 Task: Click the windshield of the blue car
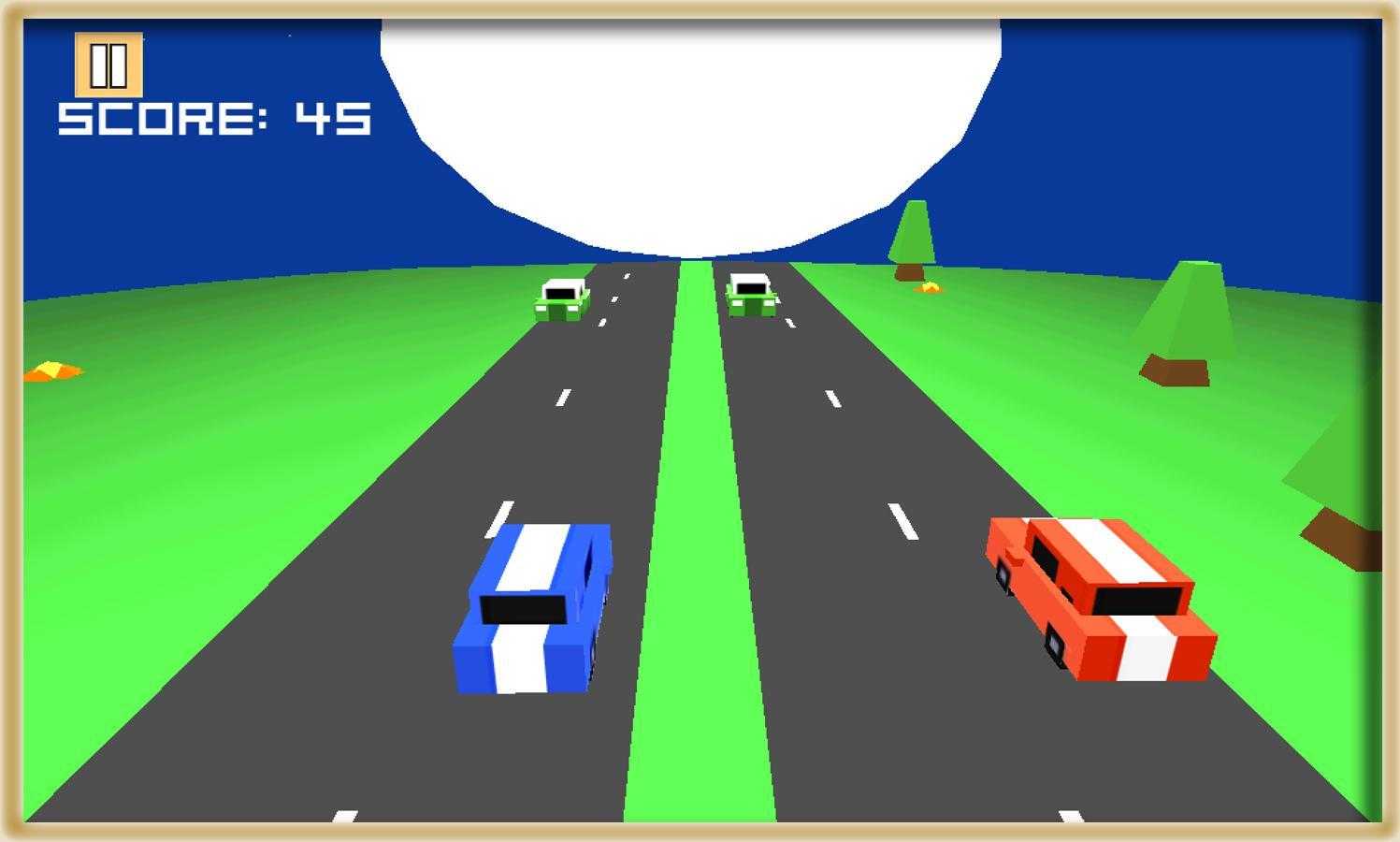524,608
